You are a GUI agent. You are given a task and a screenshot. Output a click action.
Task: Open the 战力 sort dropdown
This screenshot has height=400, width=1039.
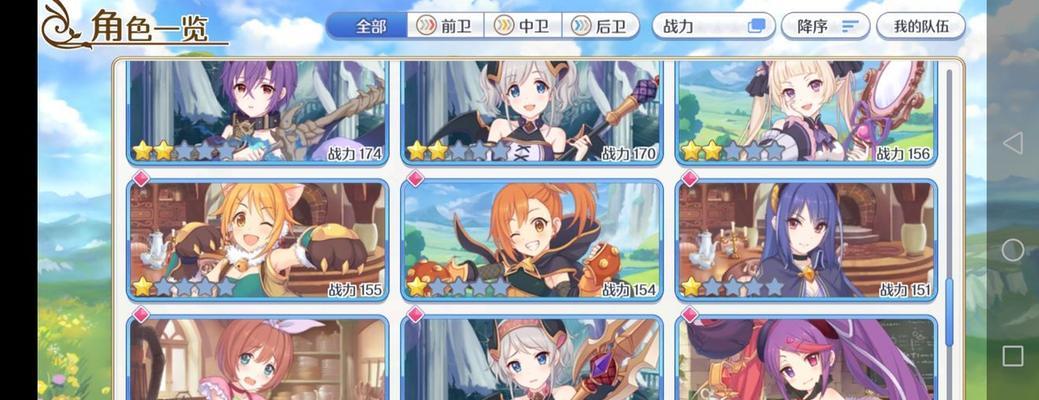click(x=712, y=26)
